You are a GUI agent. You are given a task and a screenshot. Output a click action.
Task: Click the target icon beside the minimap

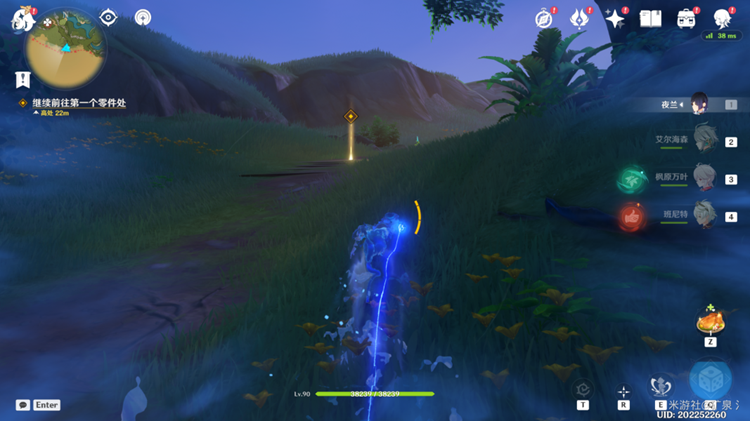109,17
